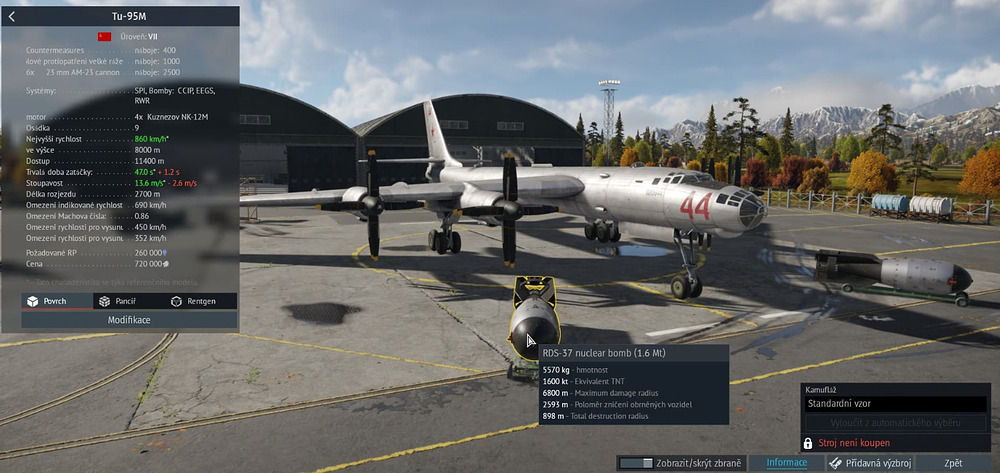Image resolution: width=1000 pixels, height=473 pixels.
Task: Click Vyloučit z automatického výběru button
Action: 896,423
